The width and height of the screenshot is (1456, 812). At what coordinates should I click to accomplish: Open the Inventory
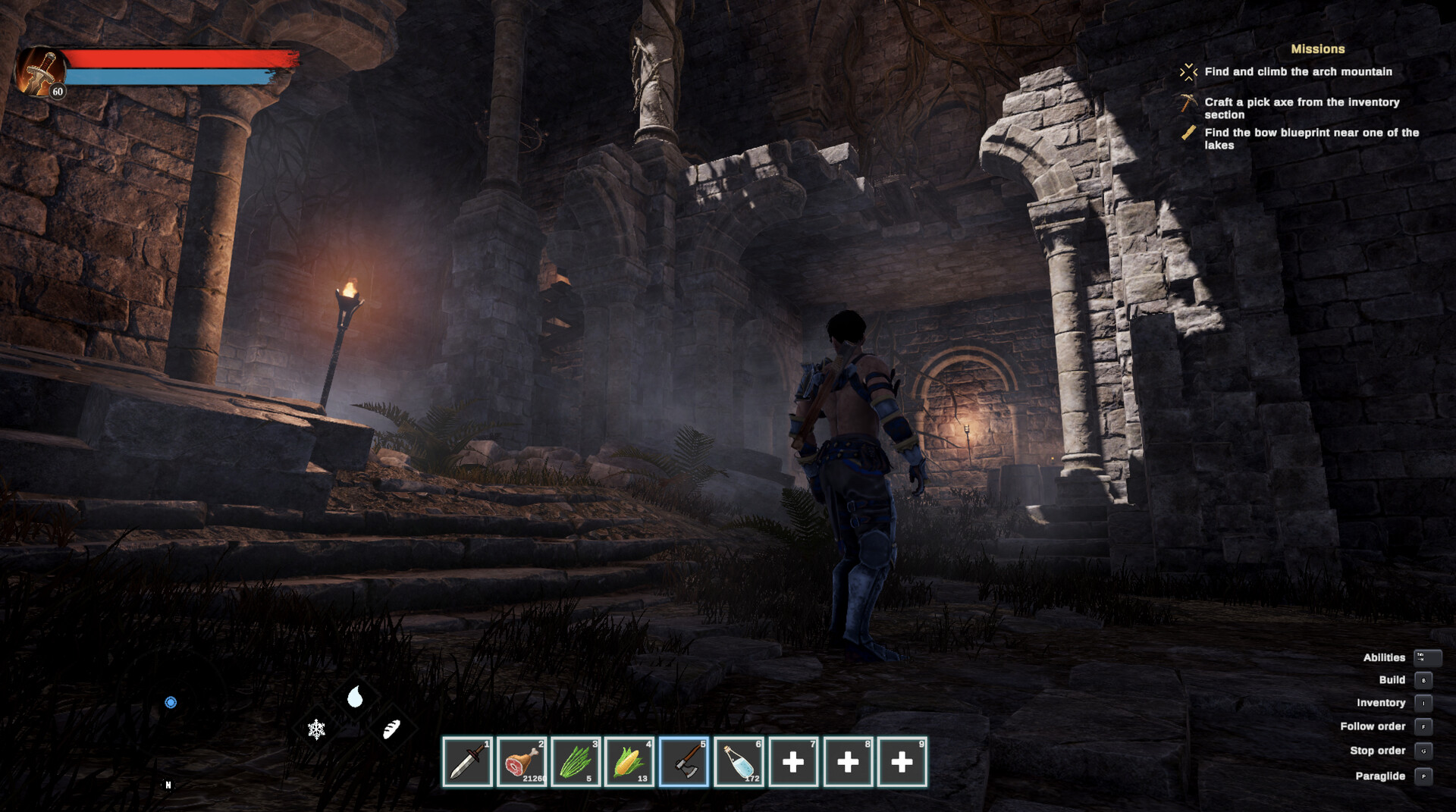[x=1381, y=703]
